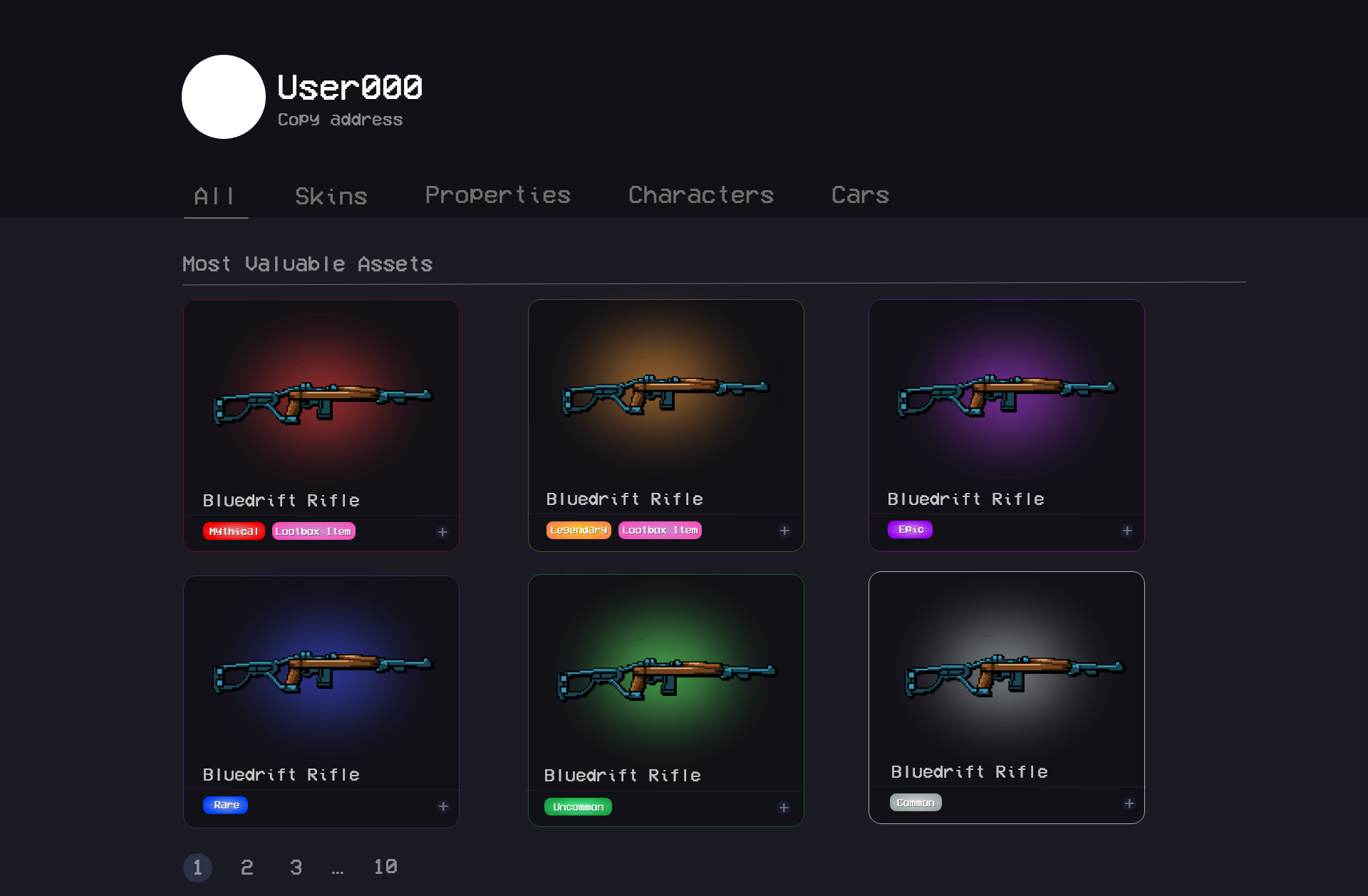Viewport: 1368px width, 896px height.
Task: Expand the Legendary rifle card's plus button
Action: tap(784, 531)
